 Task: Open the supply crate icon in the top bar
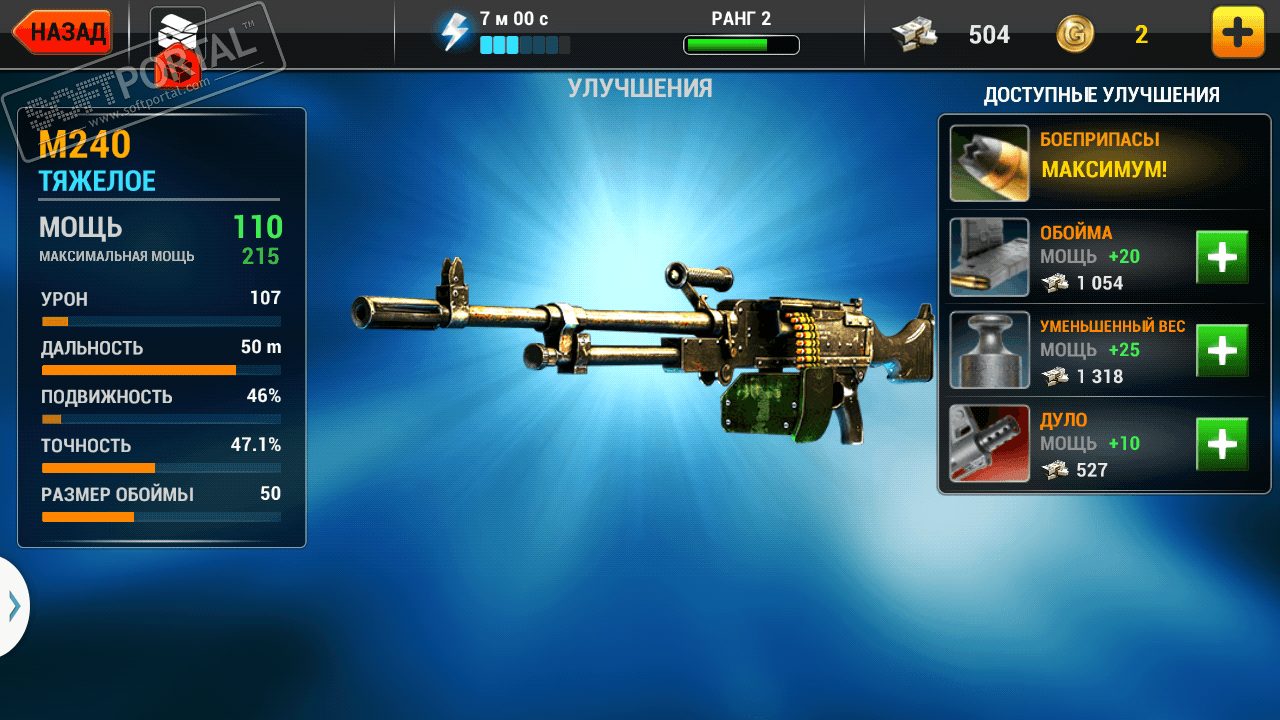[x=178, y=38]
